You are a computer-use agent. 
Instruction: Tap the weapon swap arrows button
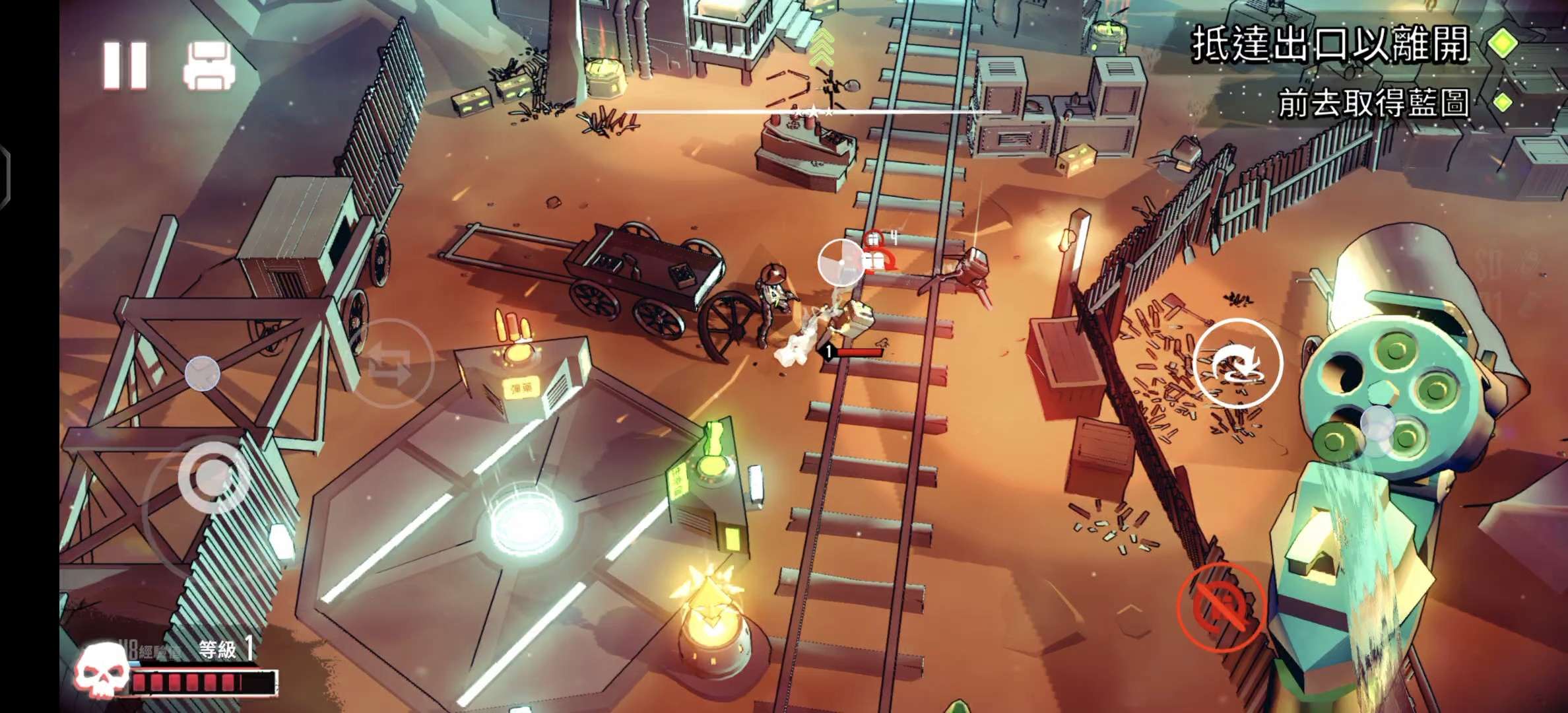[x=391, y=362]
